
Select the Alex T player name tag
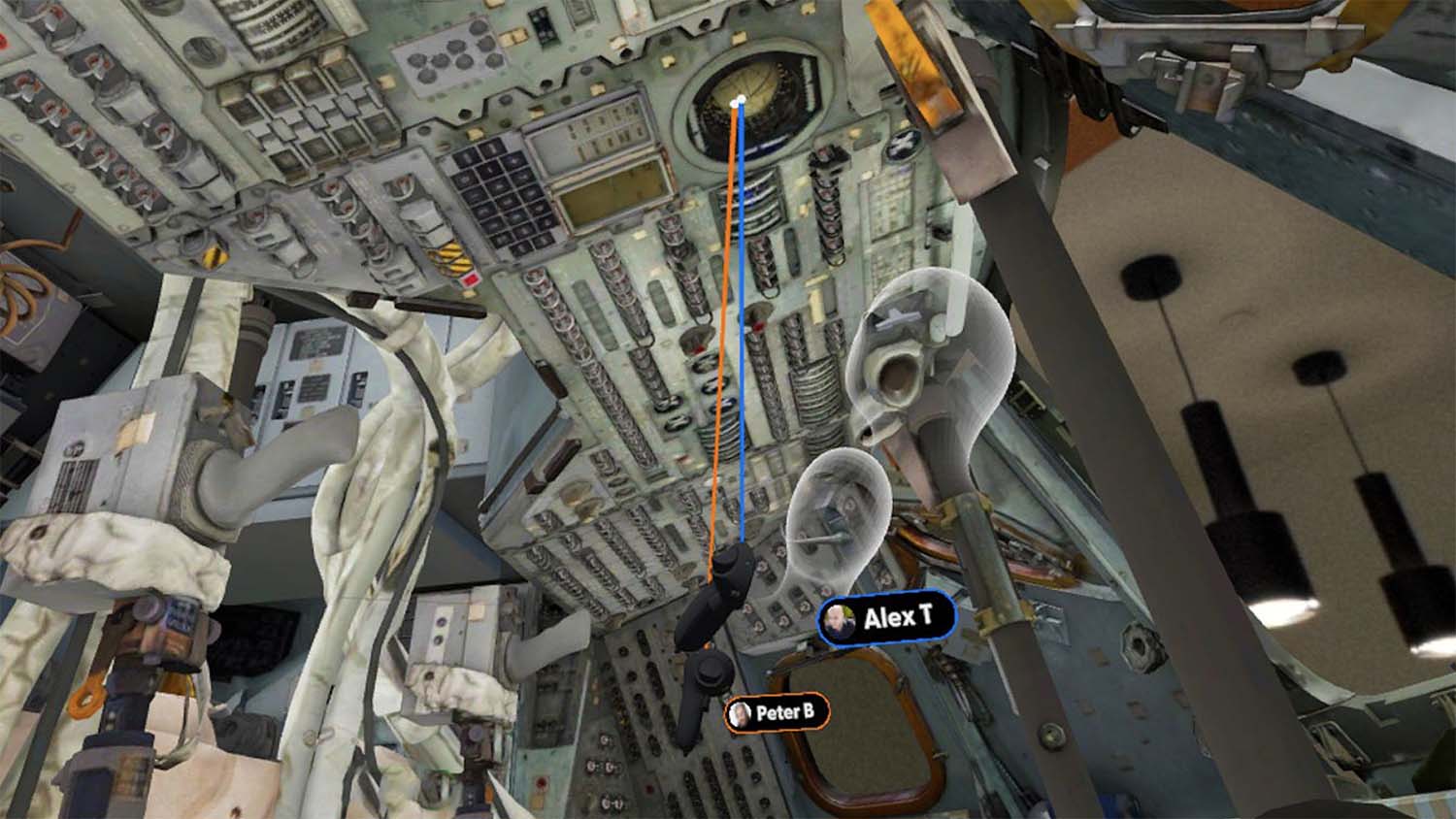(x=886, y=617)
